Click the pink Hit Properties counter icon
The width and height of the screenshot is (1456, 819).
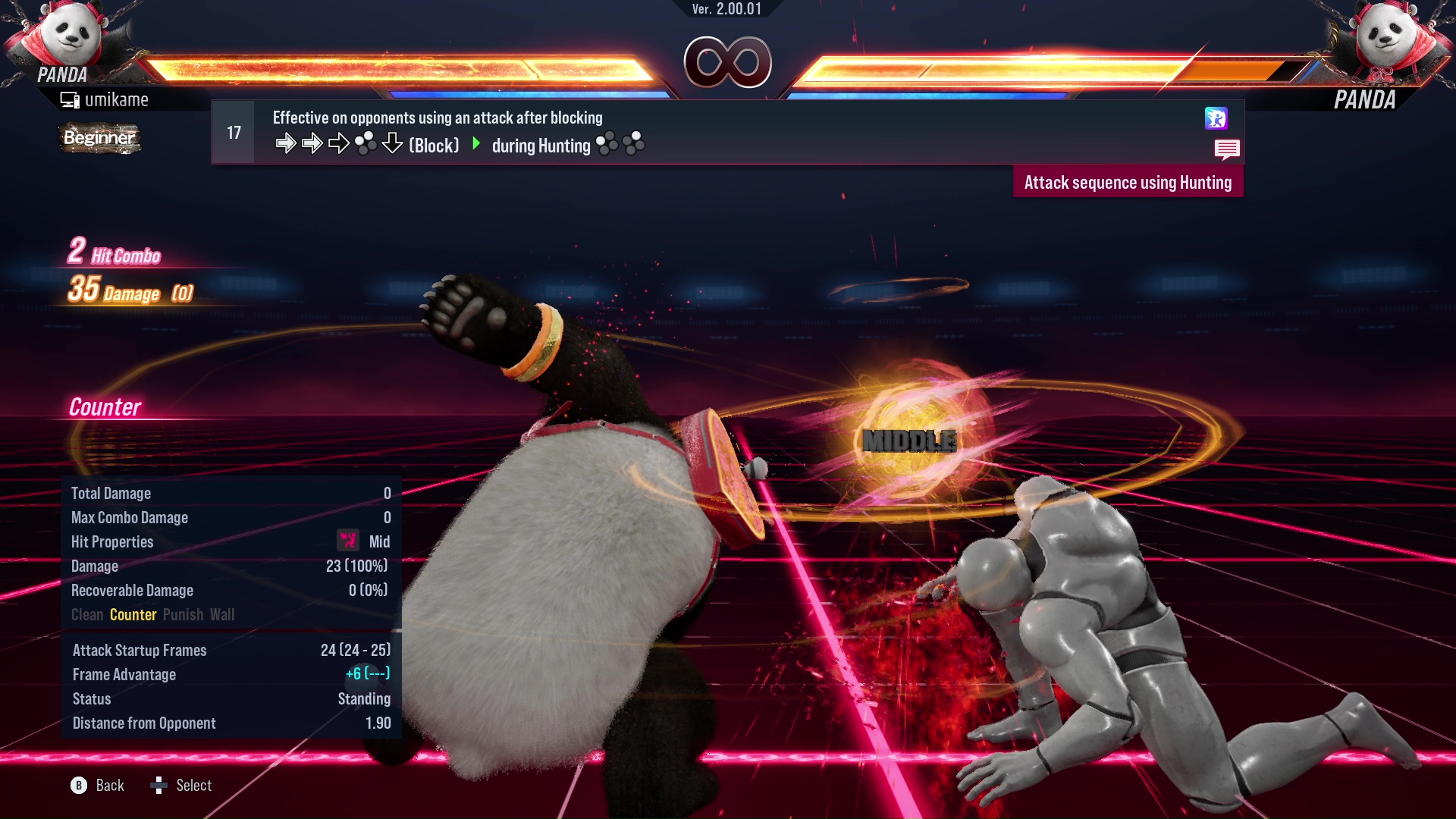(347, 541)
